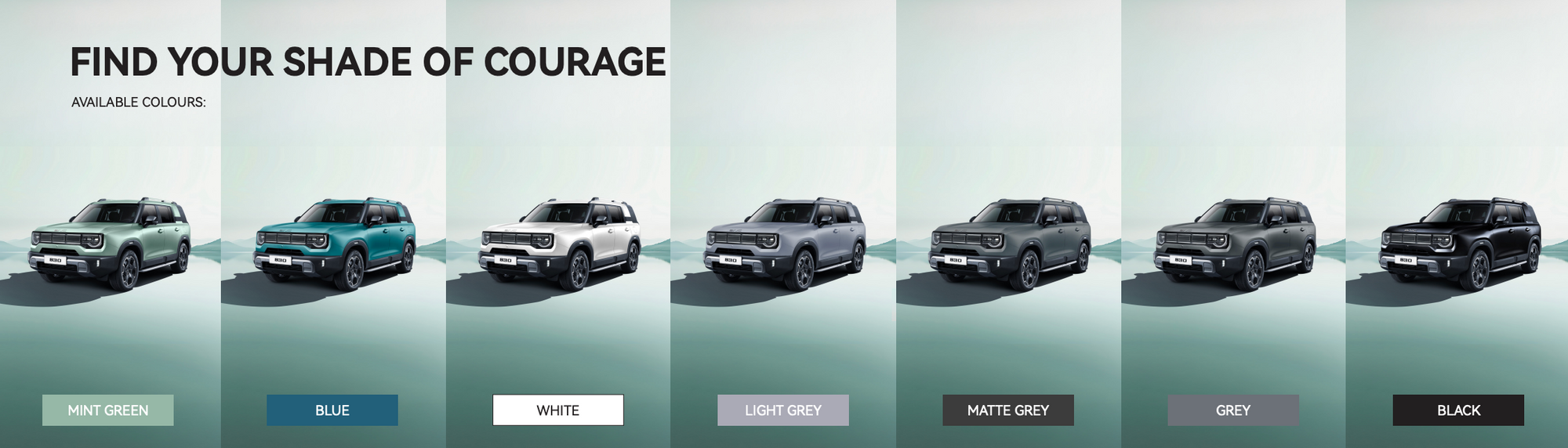Choose the Blue colour option

[332, 410]
